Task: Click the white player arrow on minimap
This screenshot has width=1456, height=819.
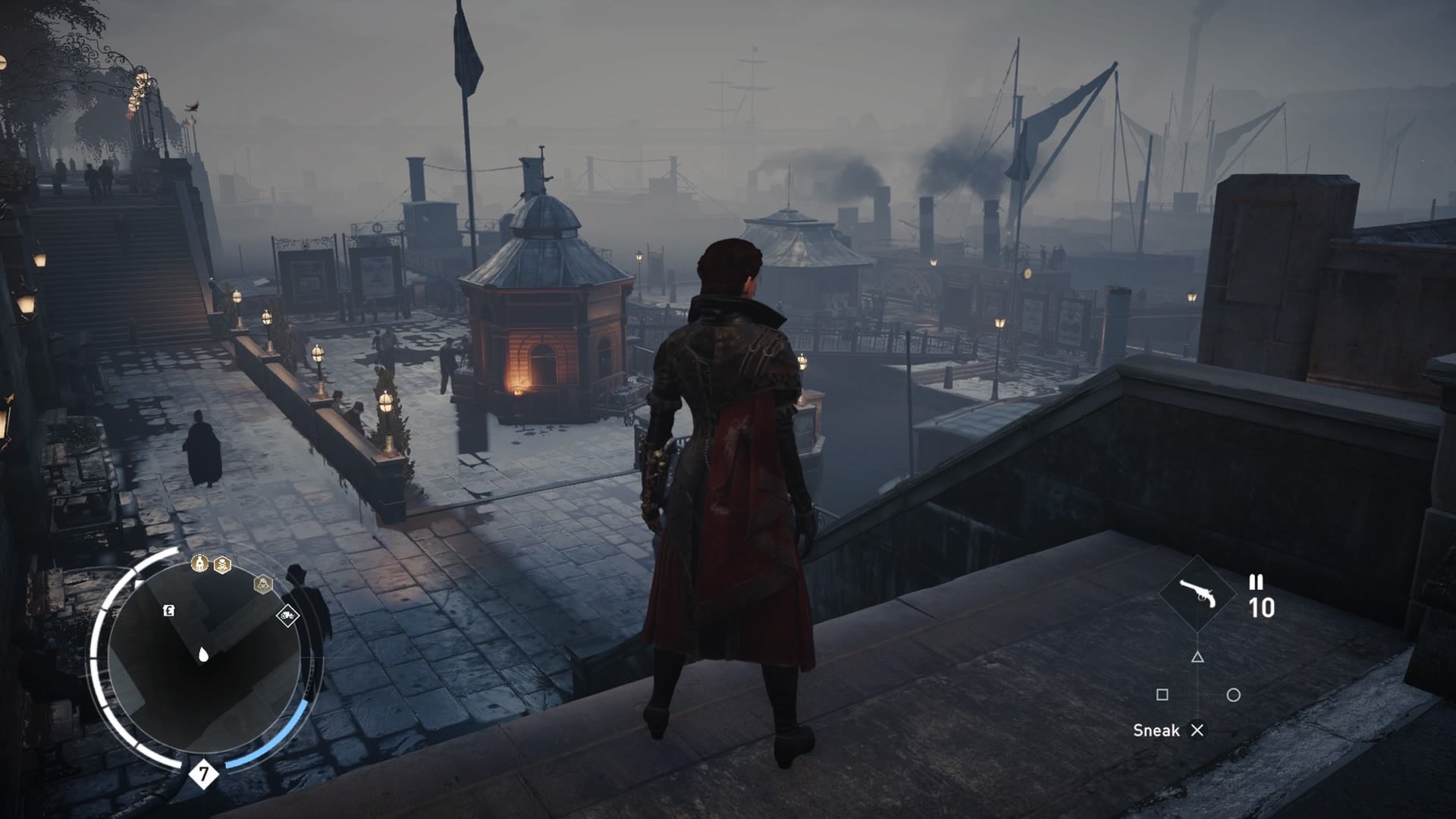Action: click(203, 654)
